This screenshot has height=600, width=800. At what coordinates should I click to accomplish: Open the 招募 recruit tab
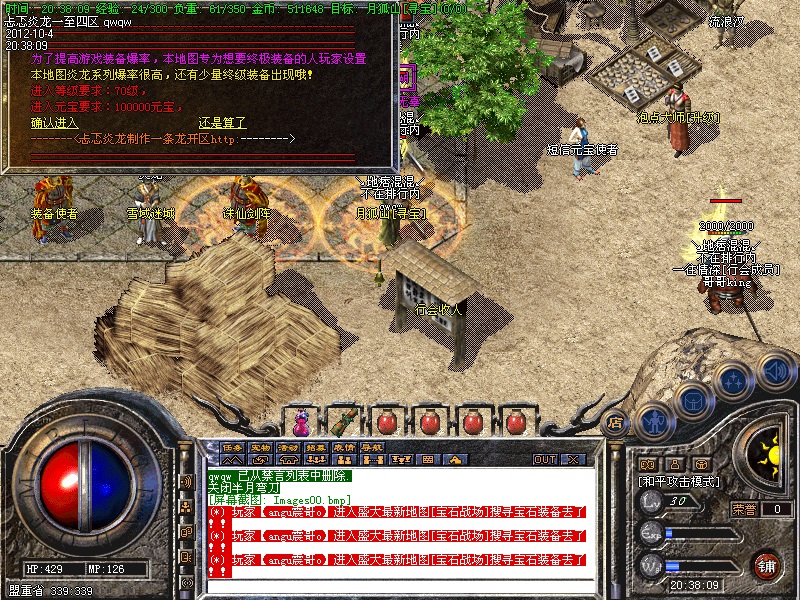pyautogui.click(x=317, y=446)
